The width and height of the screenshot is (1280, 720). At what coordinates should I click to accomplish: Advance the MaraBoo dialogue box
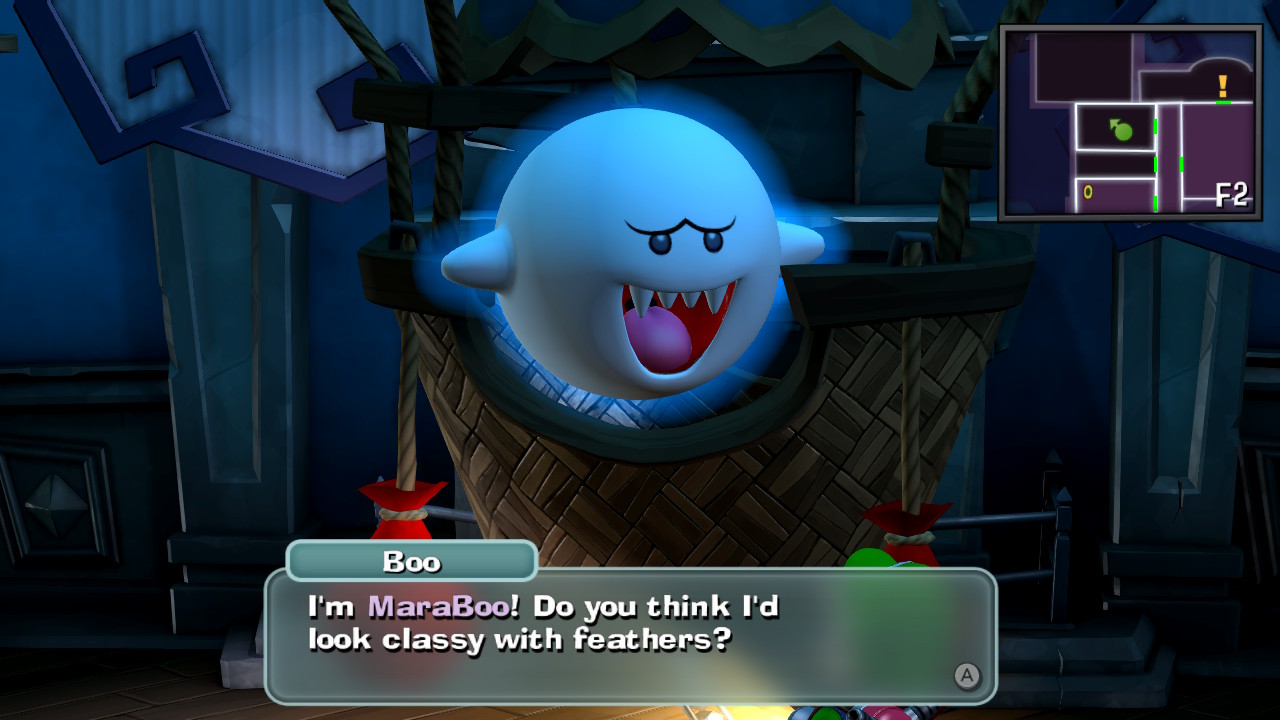[x=966, y=676]
